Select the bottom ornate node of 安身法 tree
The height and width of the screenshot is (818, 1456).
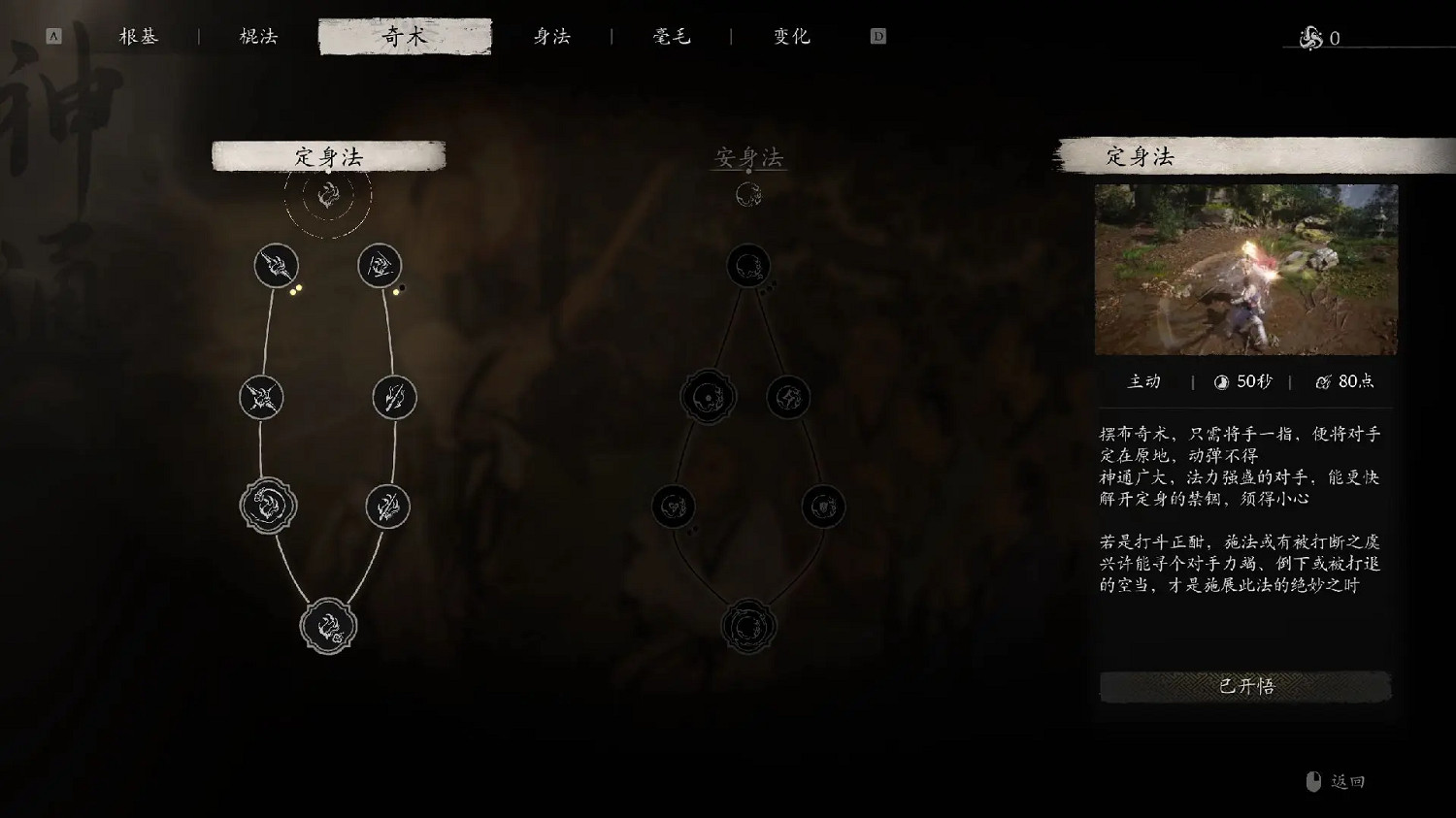pyautogui.click(x=747, y=626)
